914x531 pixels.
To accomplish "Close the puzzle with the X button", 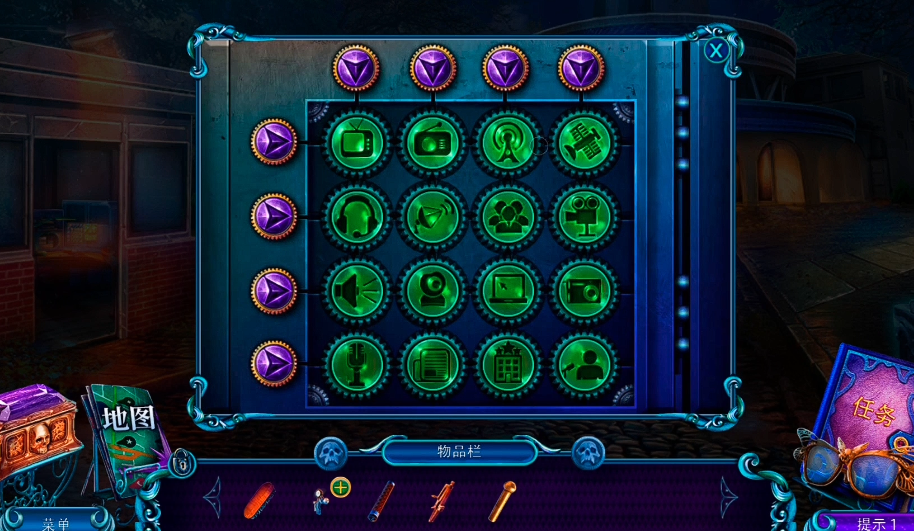I will coord(716,50).
